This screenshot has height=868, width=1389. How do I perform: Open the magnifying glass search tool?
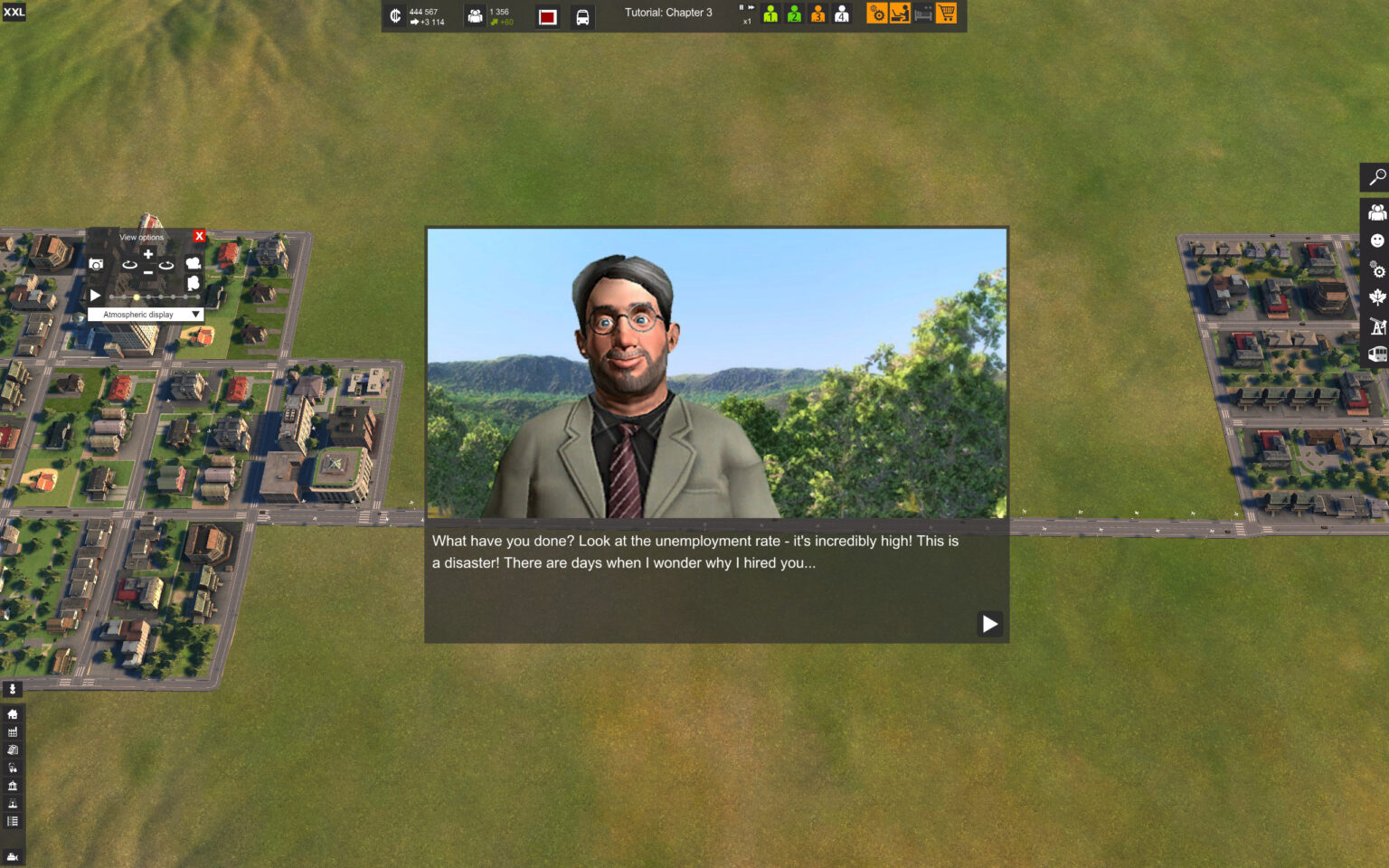coord(1376,177)
